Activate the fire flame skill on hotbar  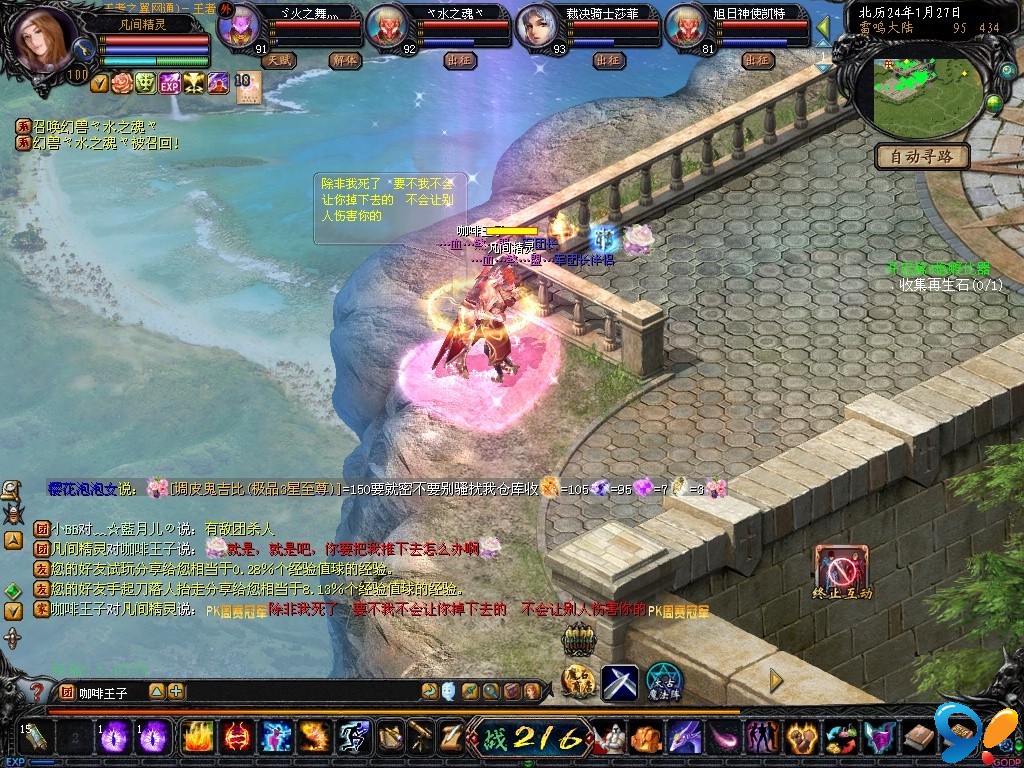pos(199,737)
